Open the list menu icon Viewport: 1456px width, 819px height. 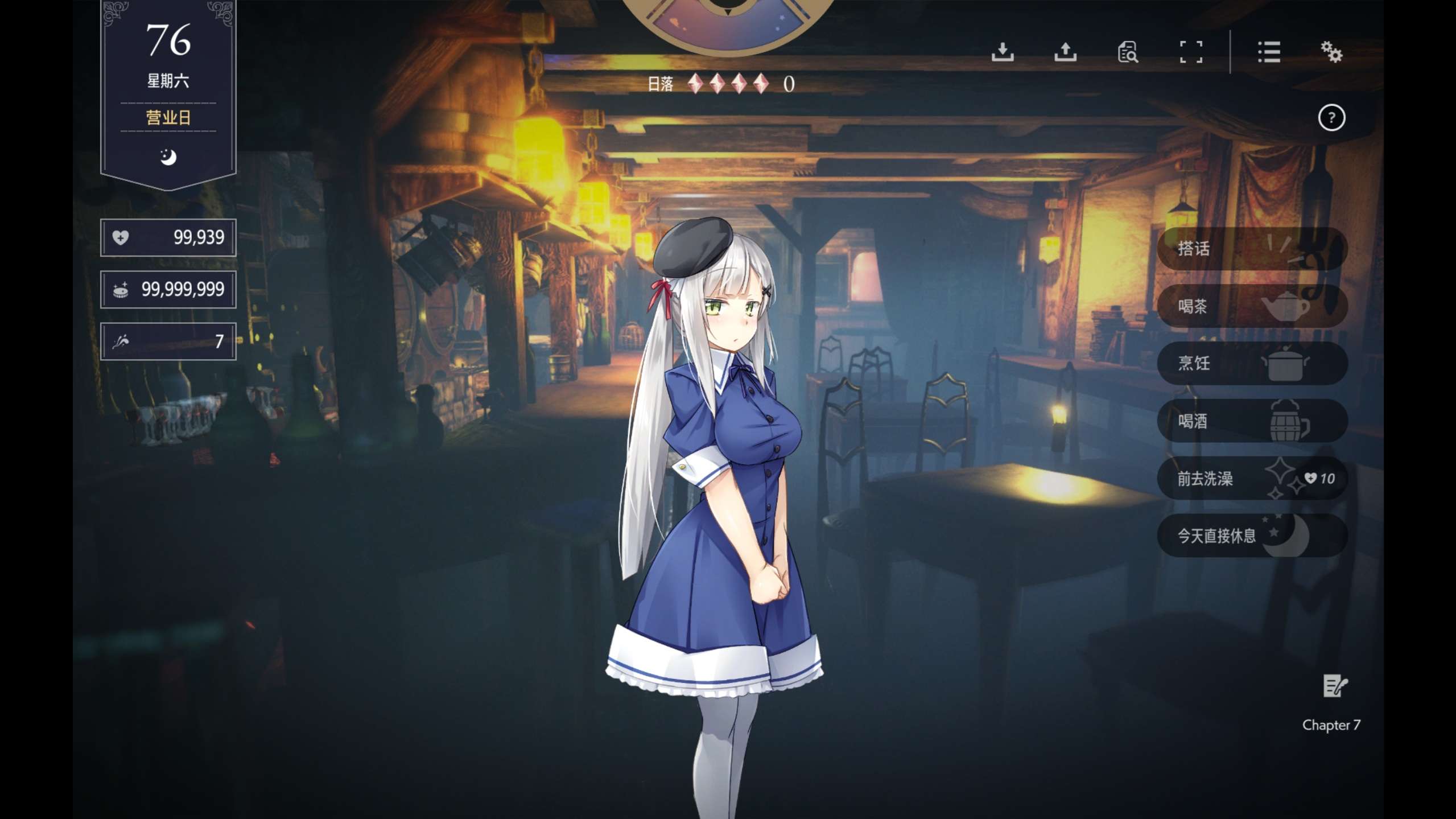click(1268, 52)
